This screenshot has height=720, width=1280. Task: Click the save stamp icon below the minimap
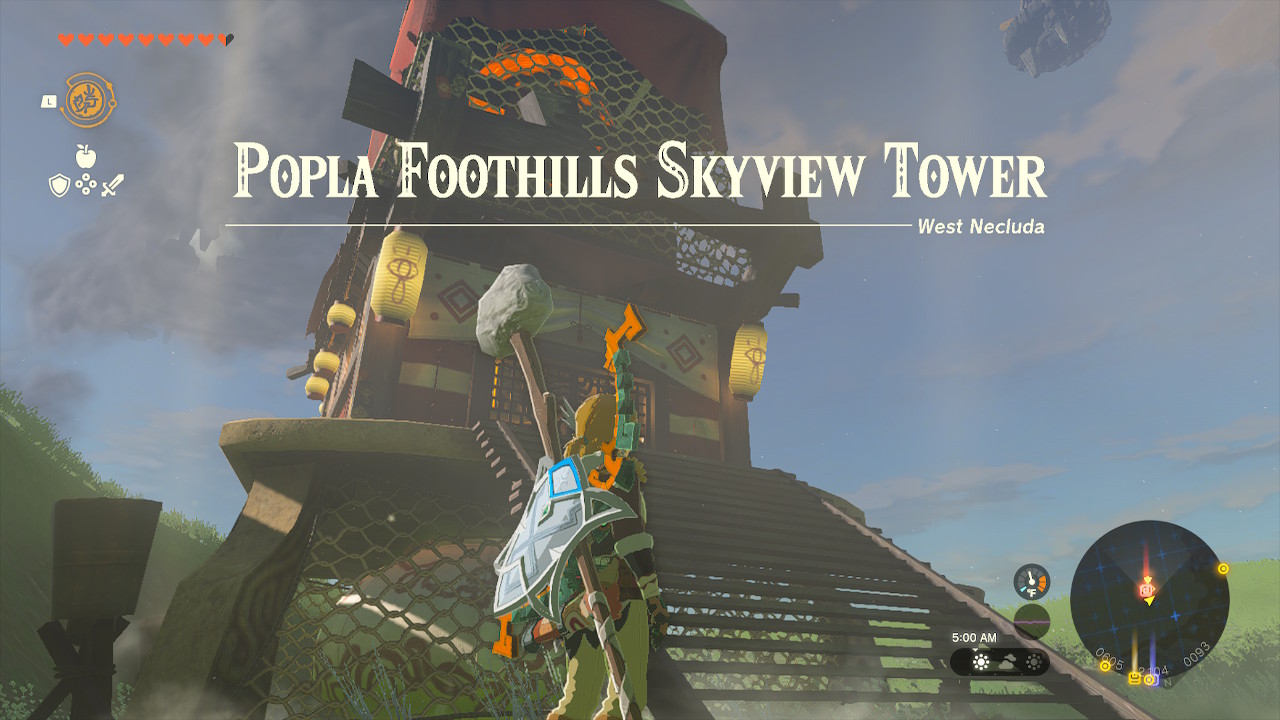click(x=1135, y=678)
